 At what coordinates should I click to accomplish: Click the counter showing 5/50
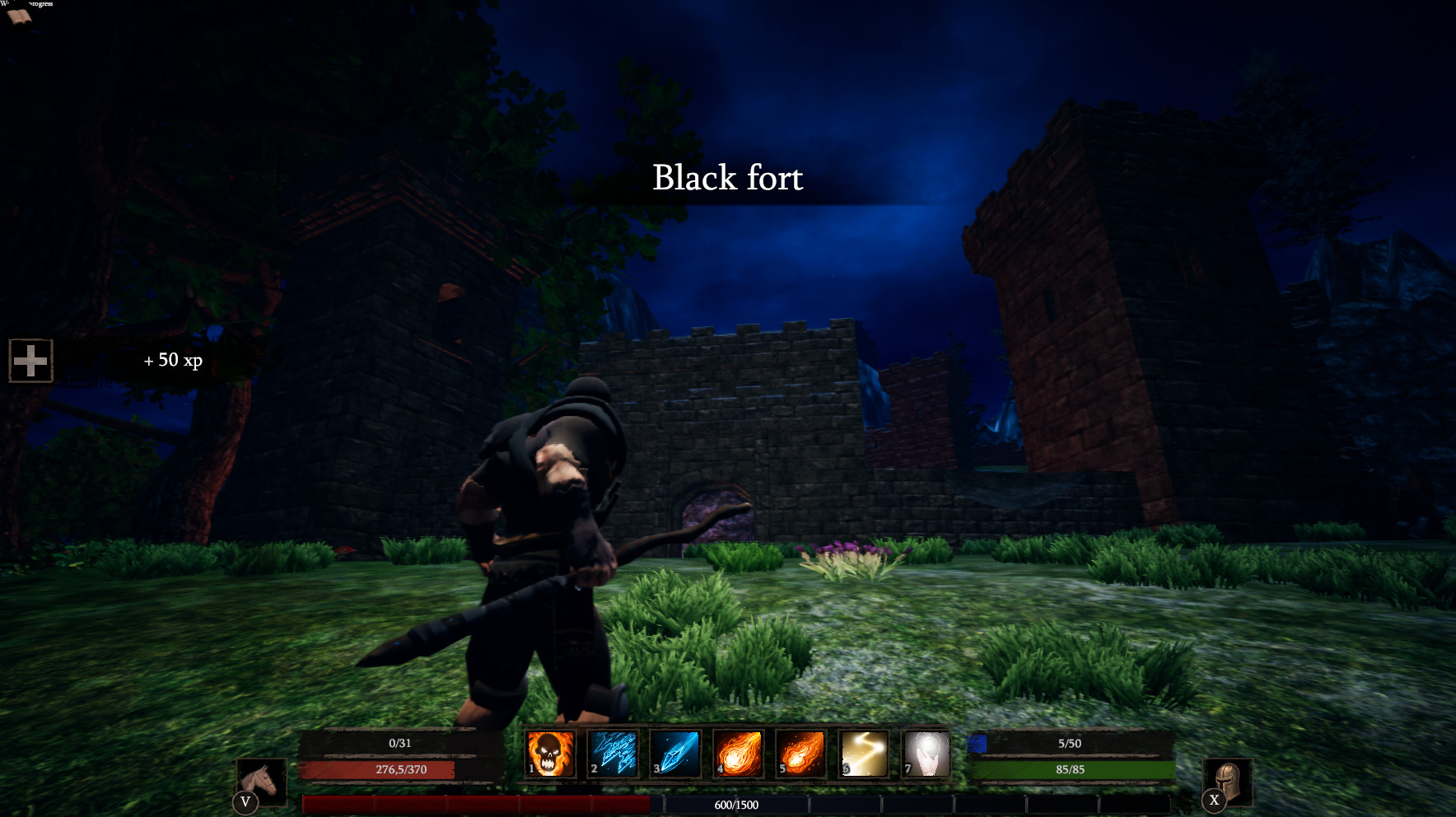1069,742
